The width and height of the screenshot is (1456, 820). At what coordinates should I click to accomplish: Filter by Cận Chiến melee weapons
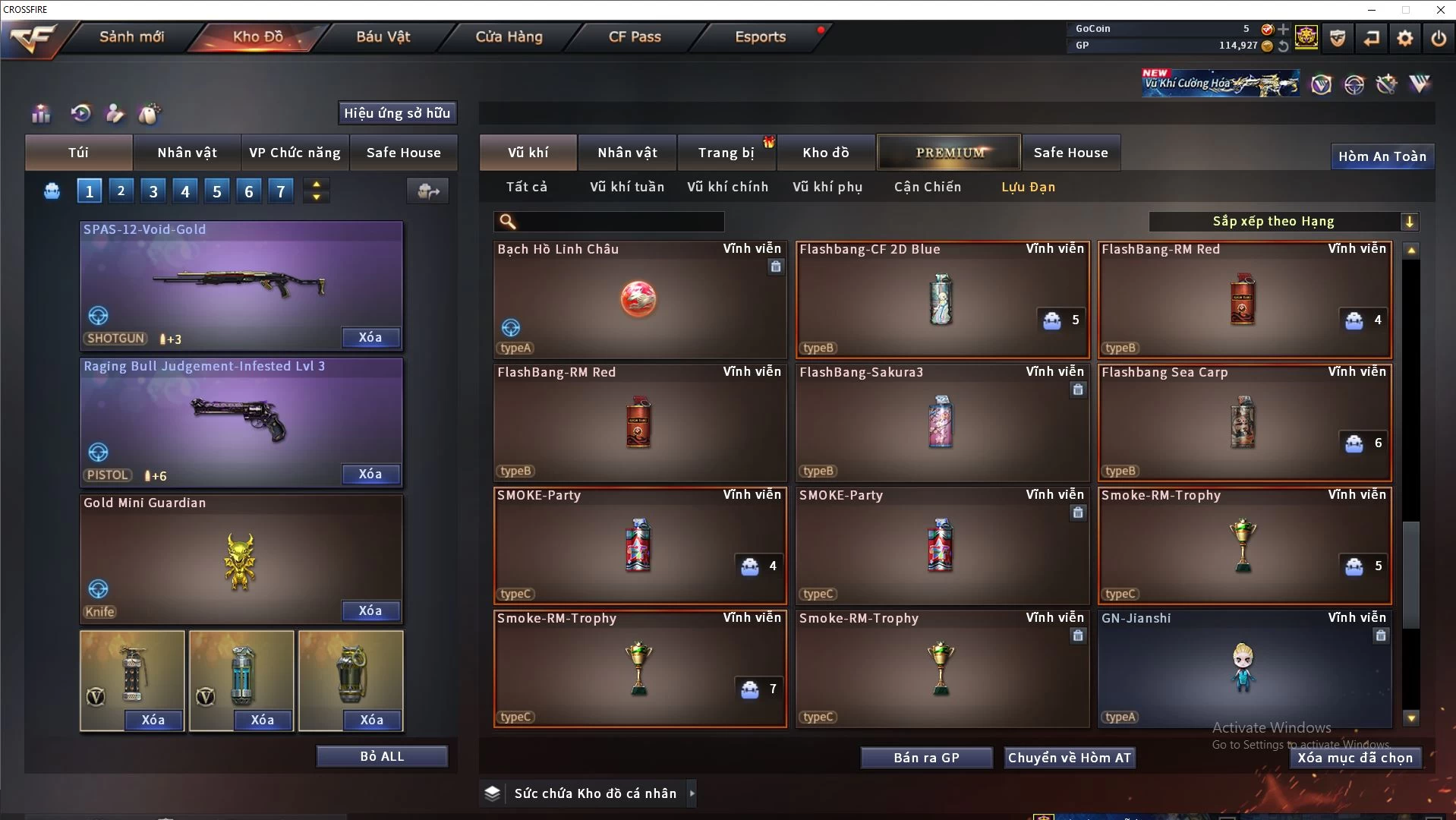[x=927, y=187]
